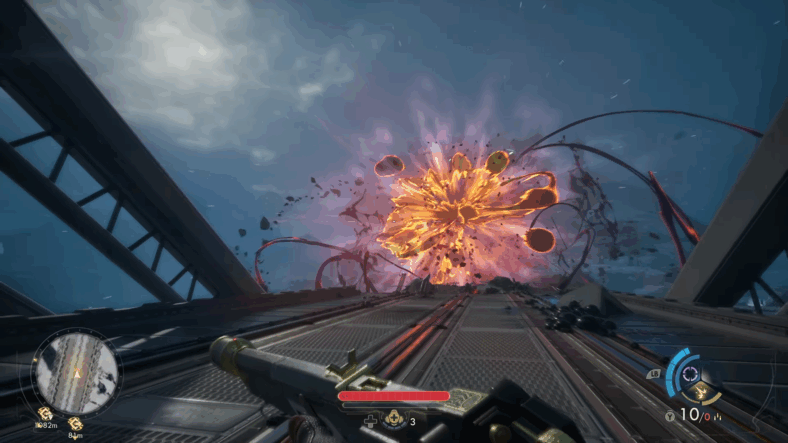Screen dimensions: 788x443
Task: Select the objective marker showing 81m
Action: point(75,424)
